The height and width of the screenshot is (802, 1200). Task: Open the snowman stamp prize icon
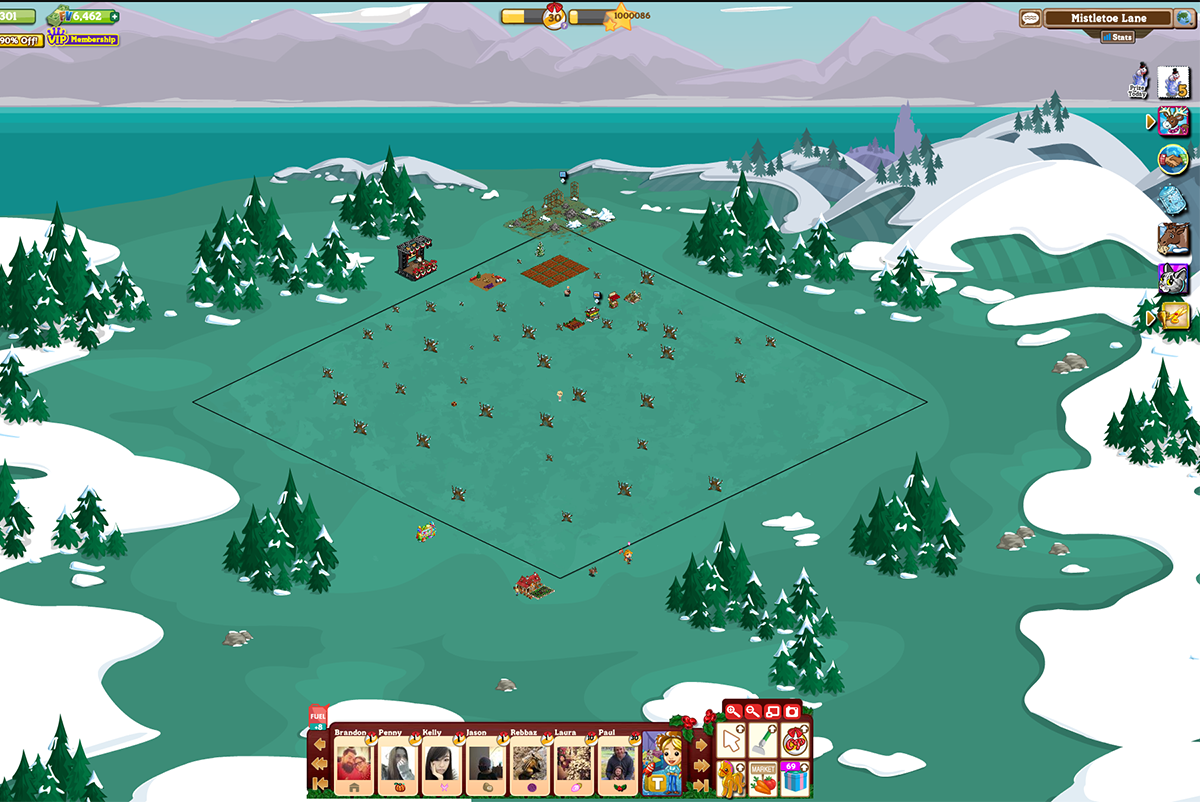point(1172,82)
